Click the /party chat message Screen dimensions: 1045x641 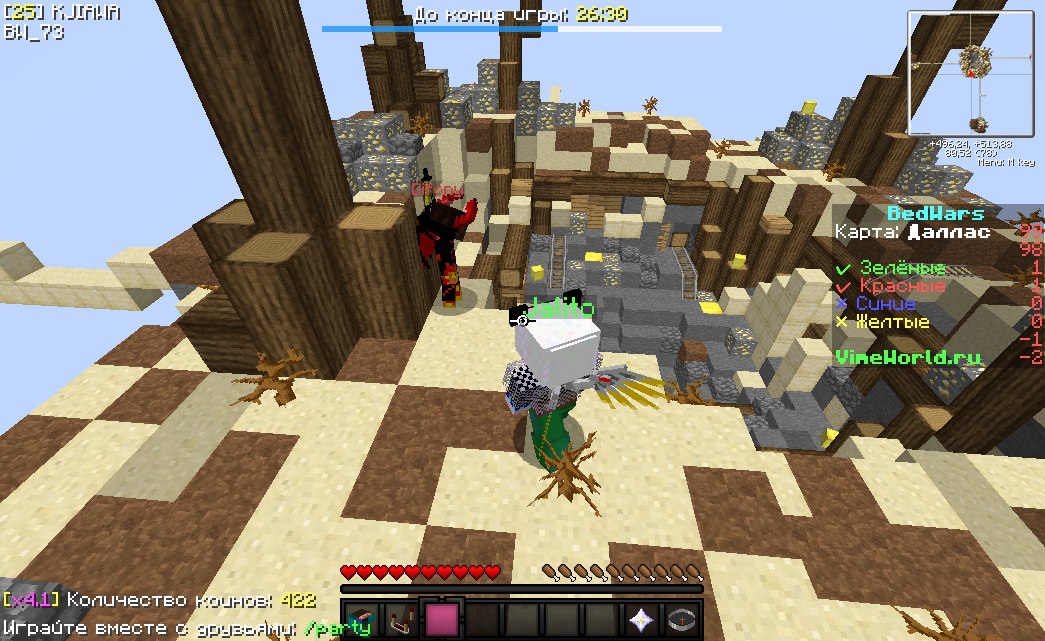tap(336, 628)
